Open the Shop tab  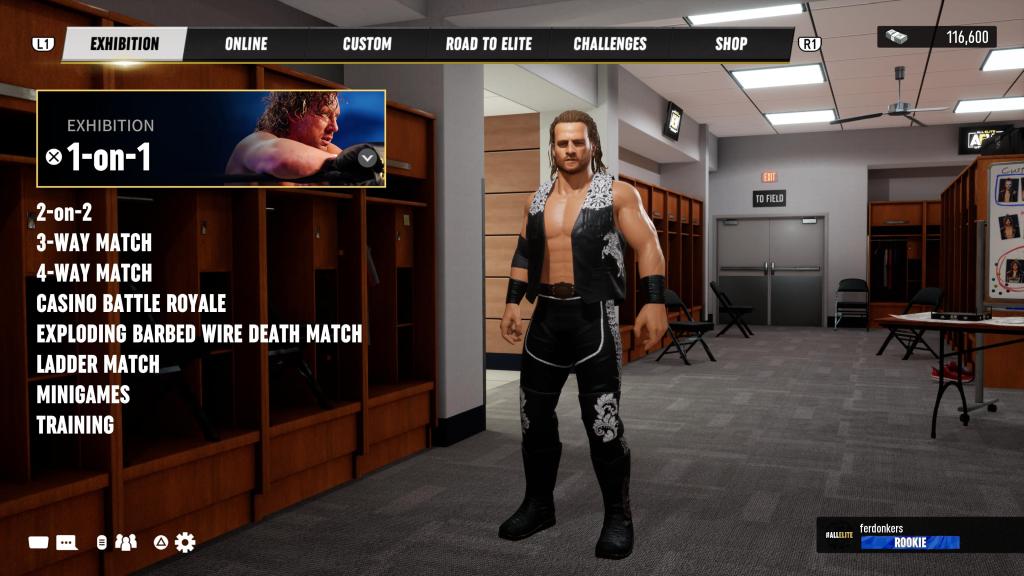731,44
